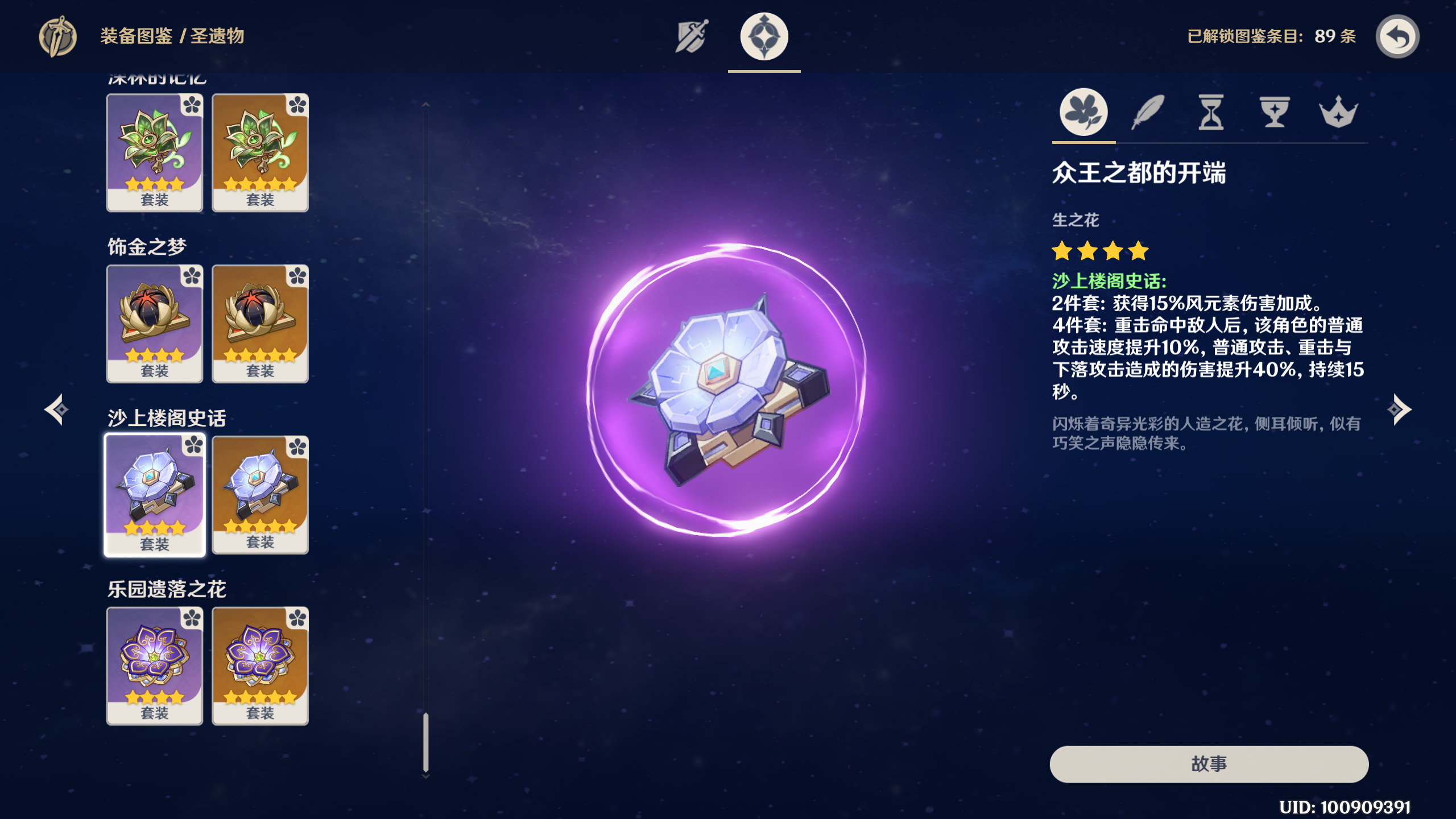Choose four-star 饰金之梦 set

click(155, 324)
